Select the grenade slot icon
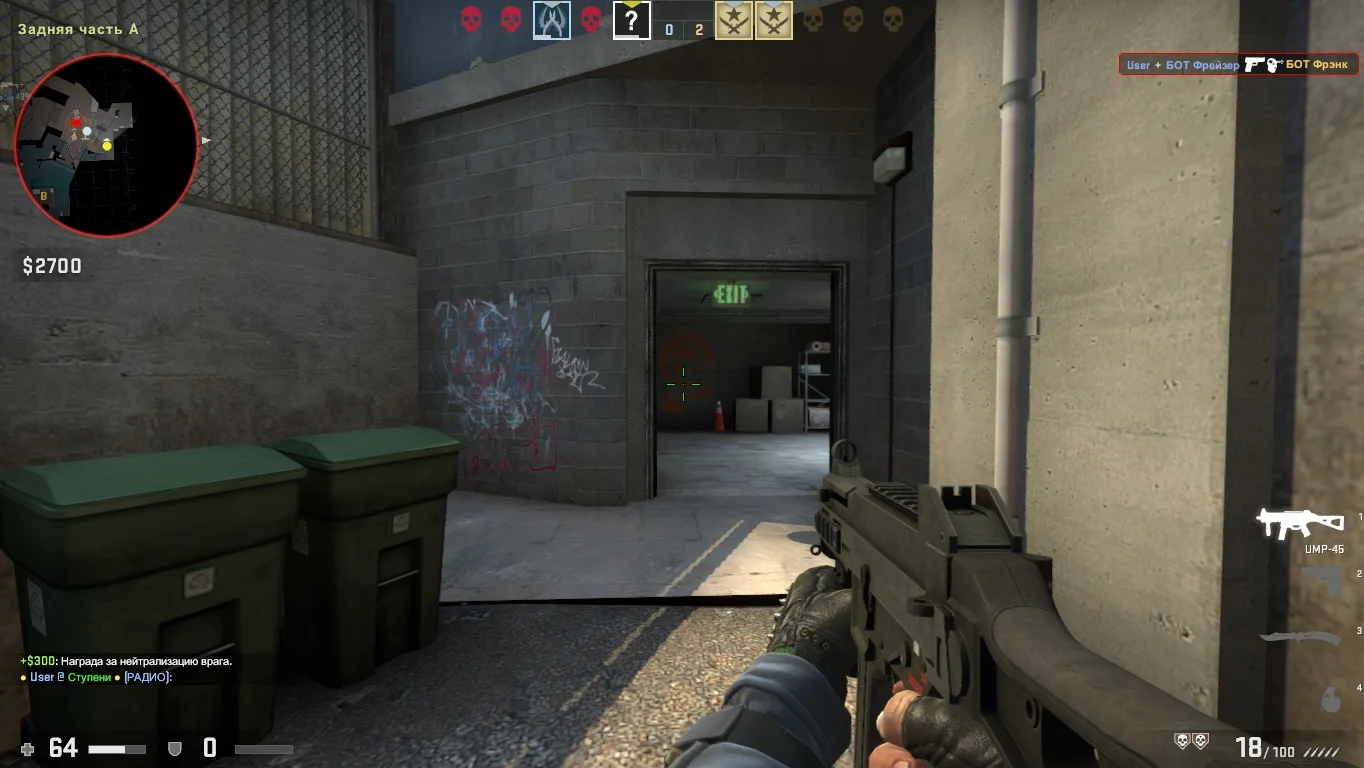This screenshot has height=768, width=1364. click(x=1330, y=698)
